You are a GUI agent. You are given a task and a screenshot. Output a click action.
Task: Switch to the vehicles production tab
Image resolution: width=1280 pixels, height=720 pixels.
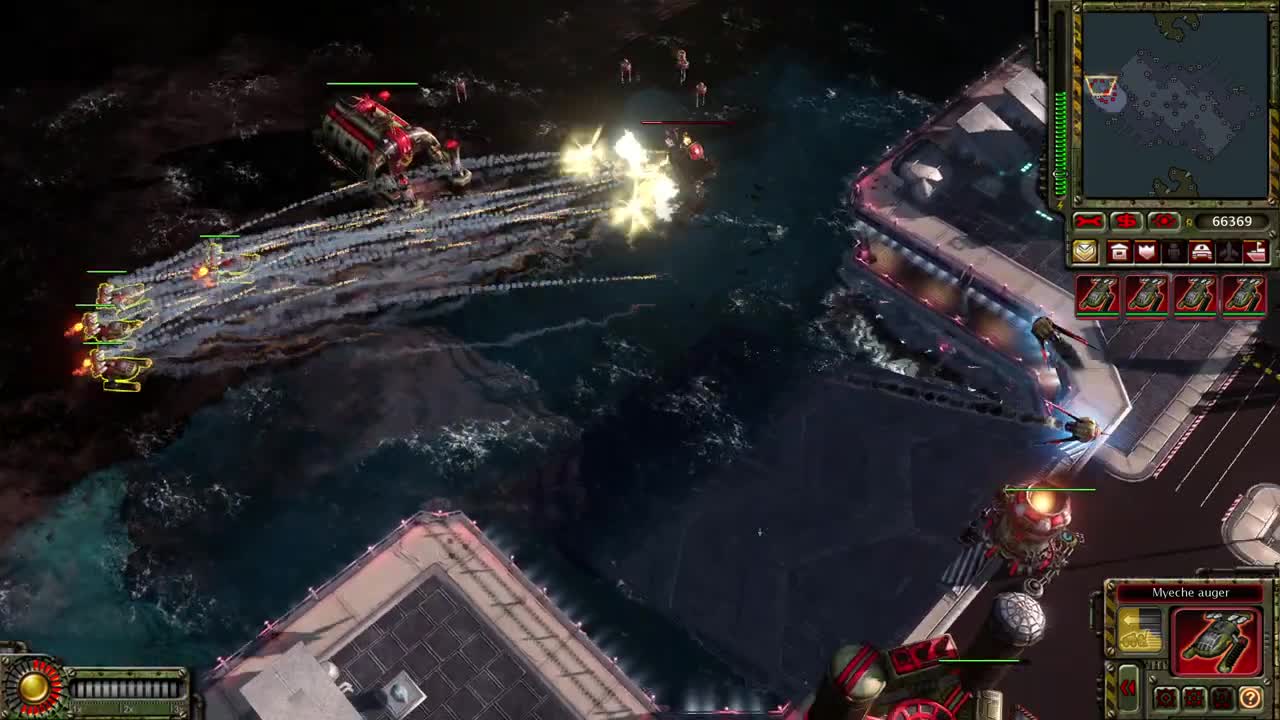click(1202, 251)
